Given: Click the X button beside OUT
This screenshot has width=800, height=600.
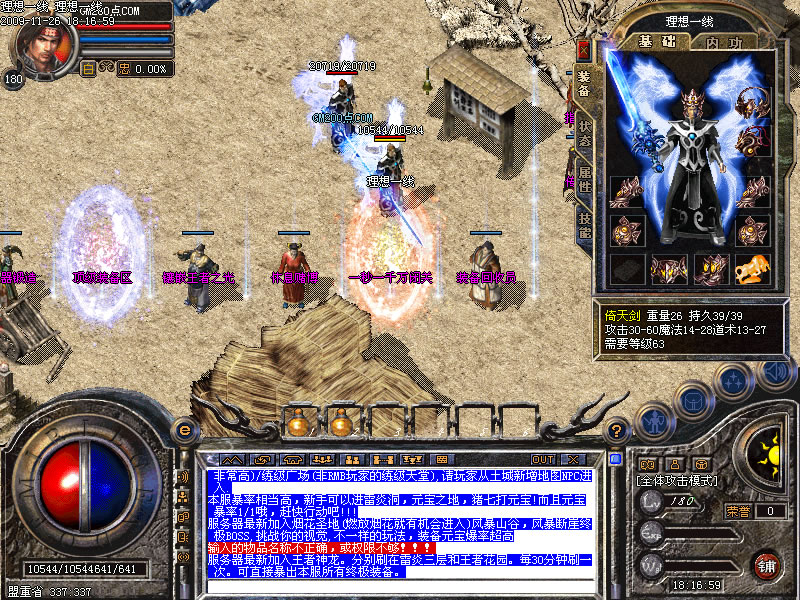Looking at the screenshot, I should click(x=574, y=460).
